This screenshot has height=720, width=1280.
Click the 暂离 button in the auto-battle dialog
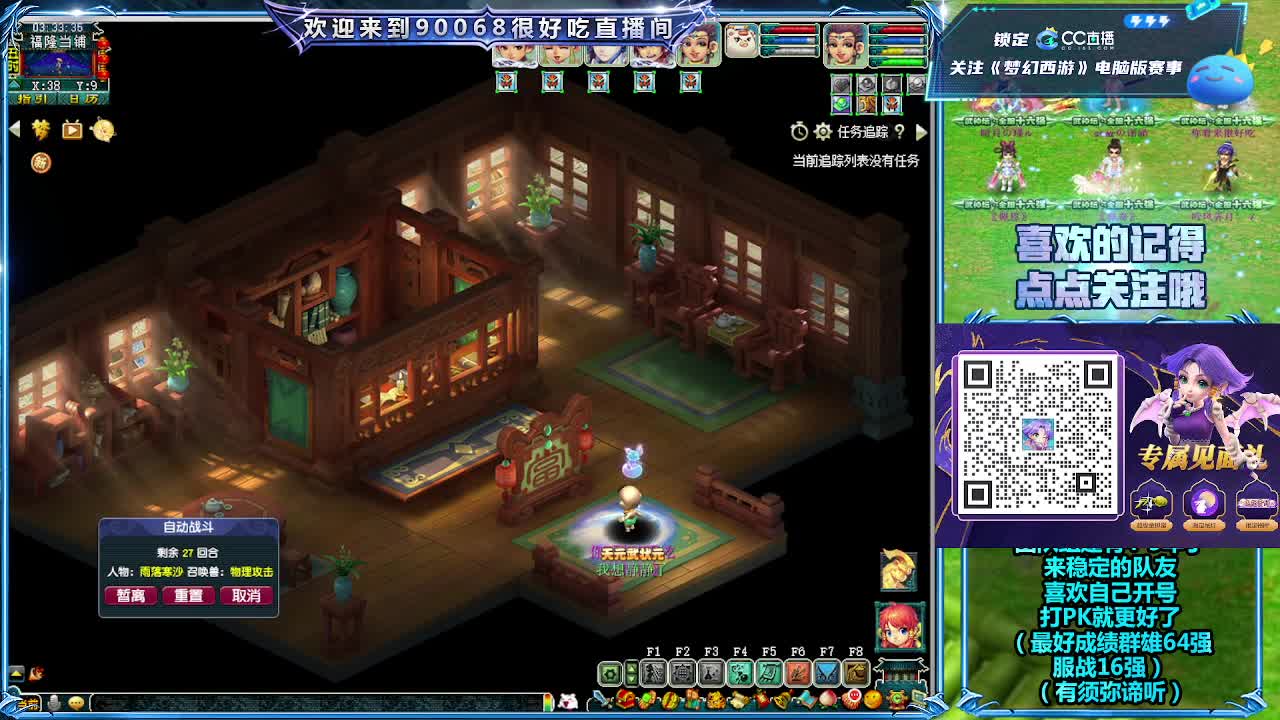(131, 595)
